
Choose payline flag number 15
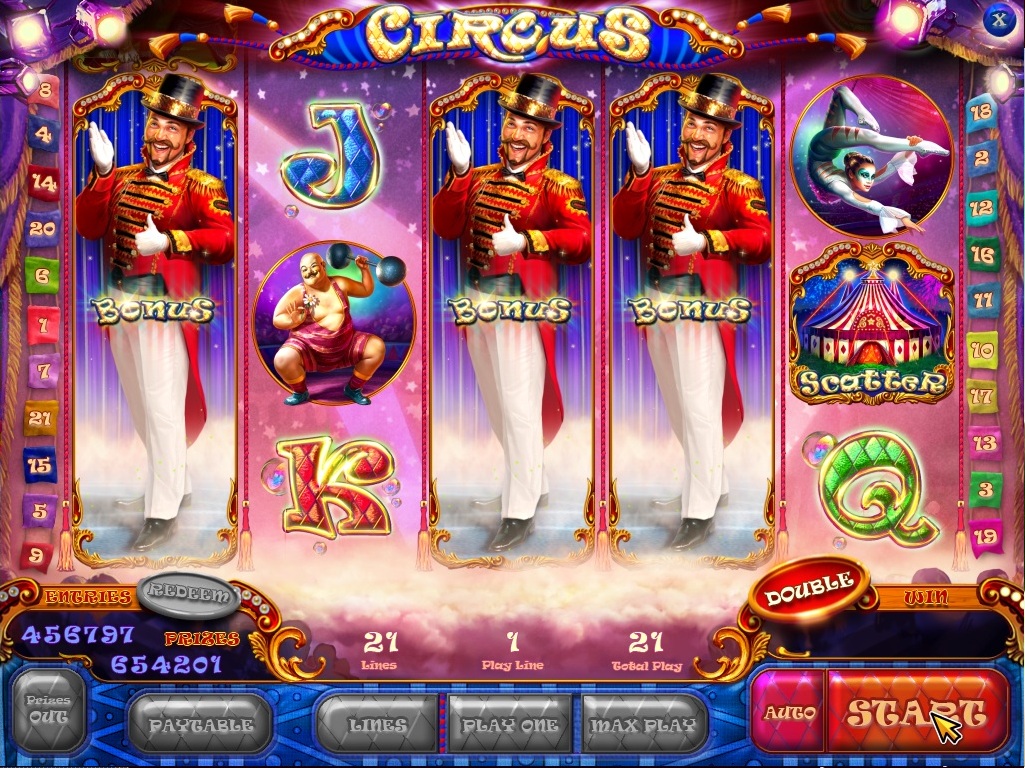point(40,465)
